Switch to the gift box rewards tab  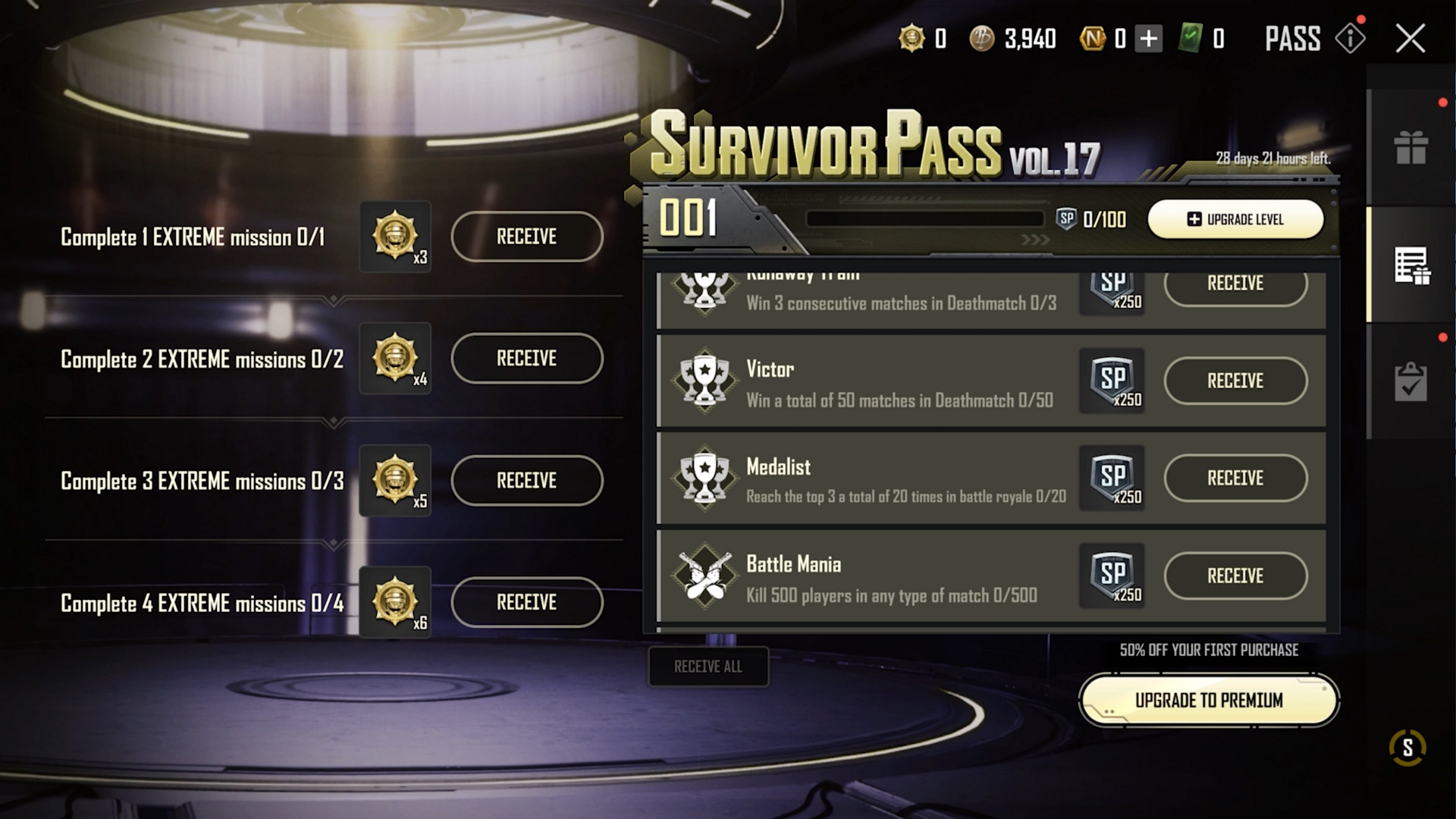click(1410, 147)
